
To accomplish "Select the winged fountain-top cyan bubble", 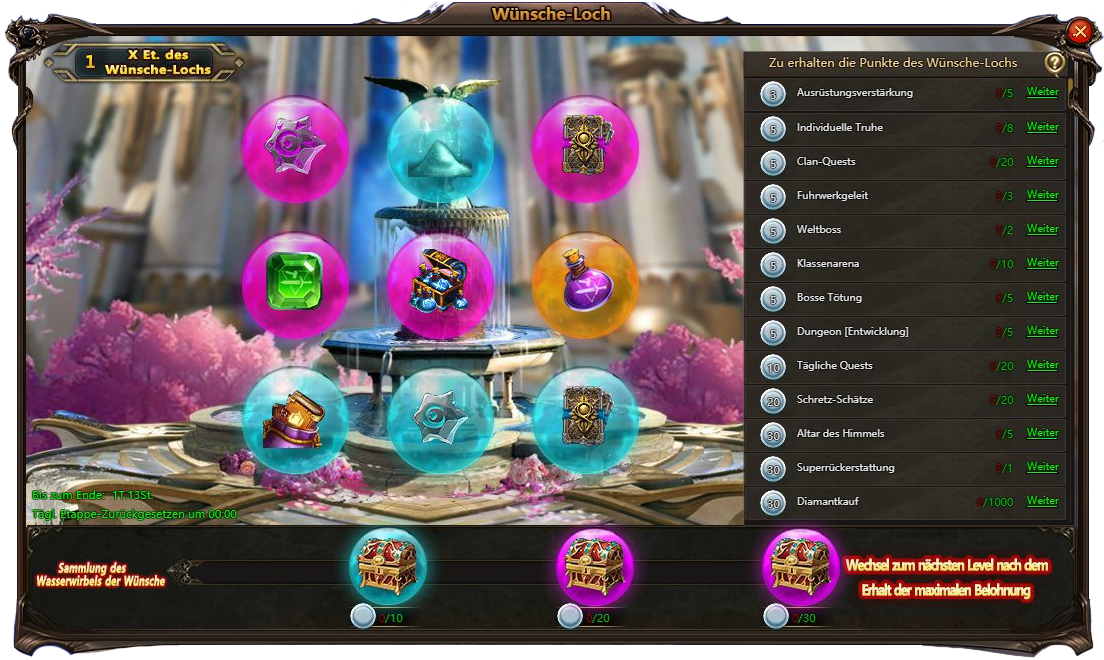I will coord(440,148).
